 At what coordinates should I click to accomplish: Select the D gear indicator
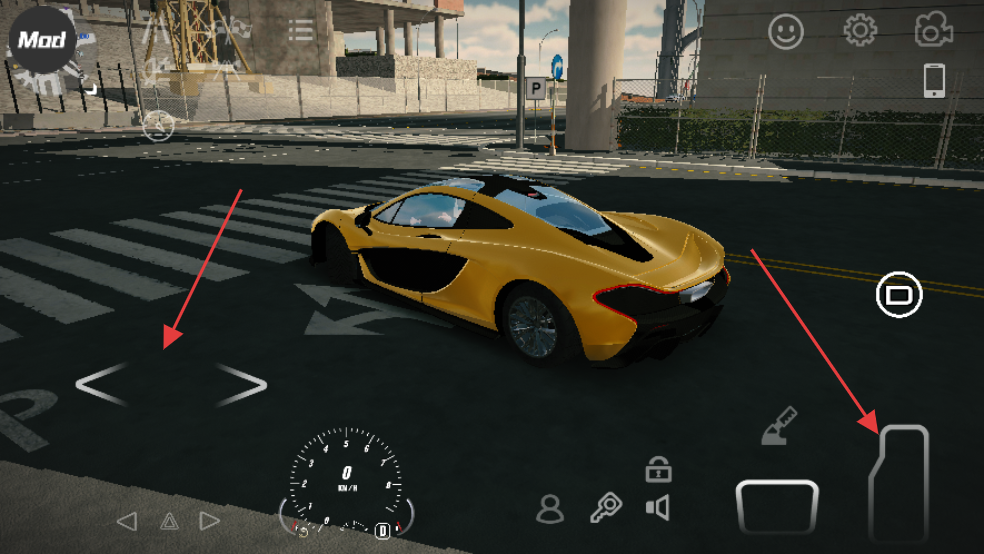point(382,530)
